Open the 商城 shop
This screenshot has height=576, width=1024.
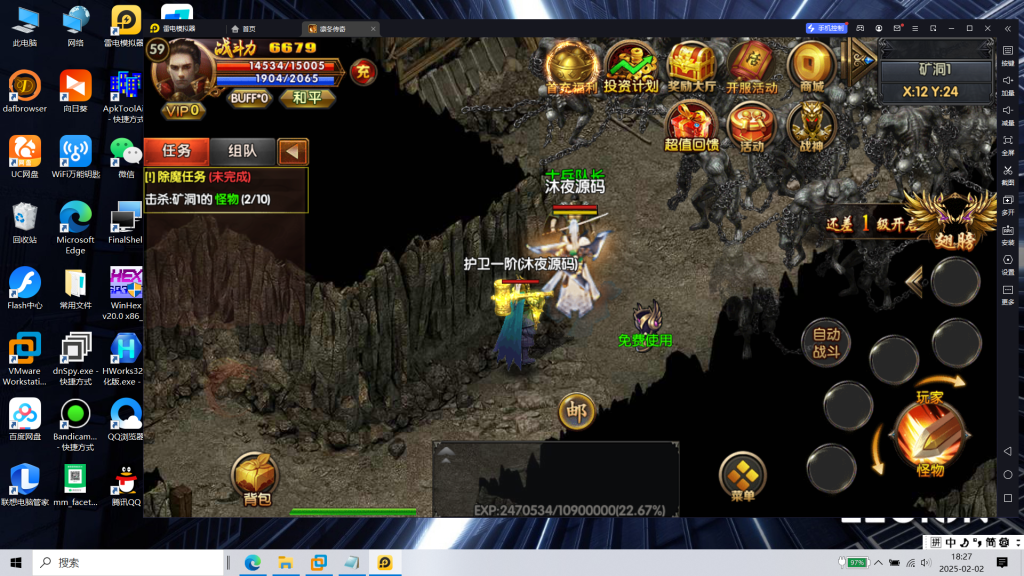click(811, 67)
